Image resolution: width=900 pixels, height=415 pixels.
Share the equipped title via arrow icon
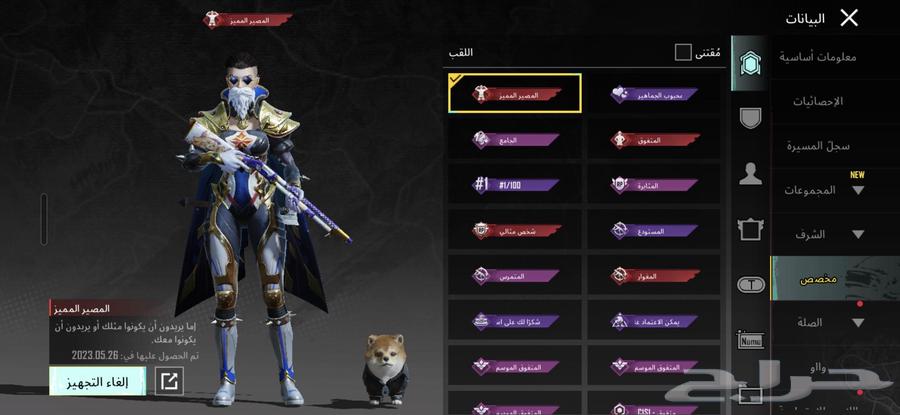click(x=170, y=381)
